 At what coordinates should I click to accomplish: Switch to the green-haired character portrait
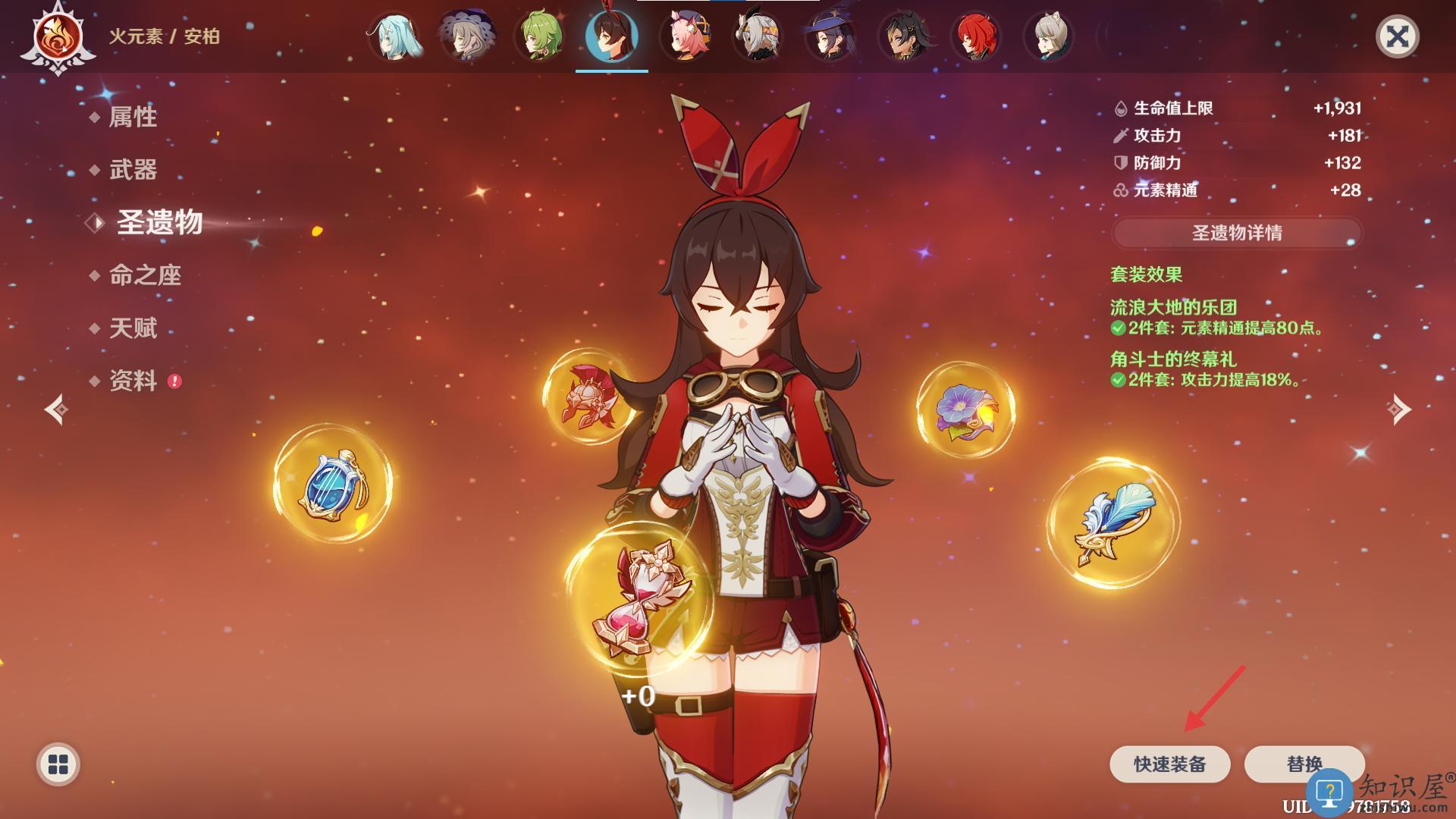[x=539, y=36]
